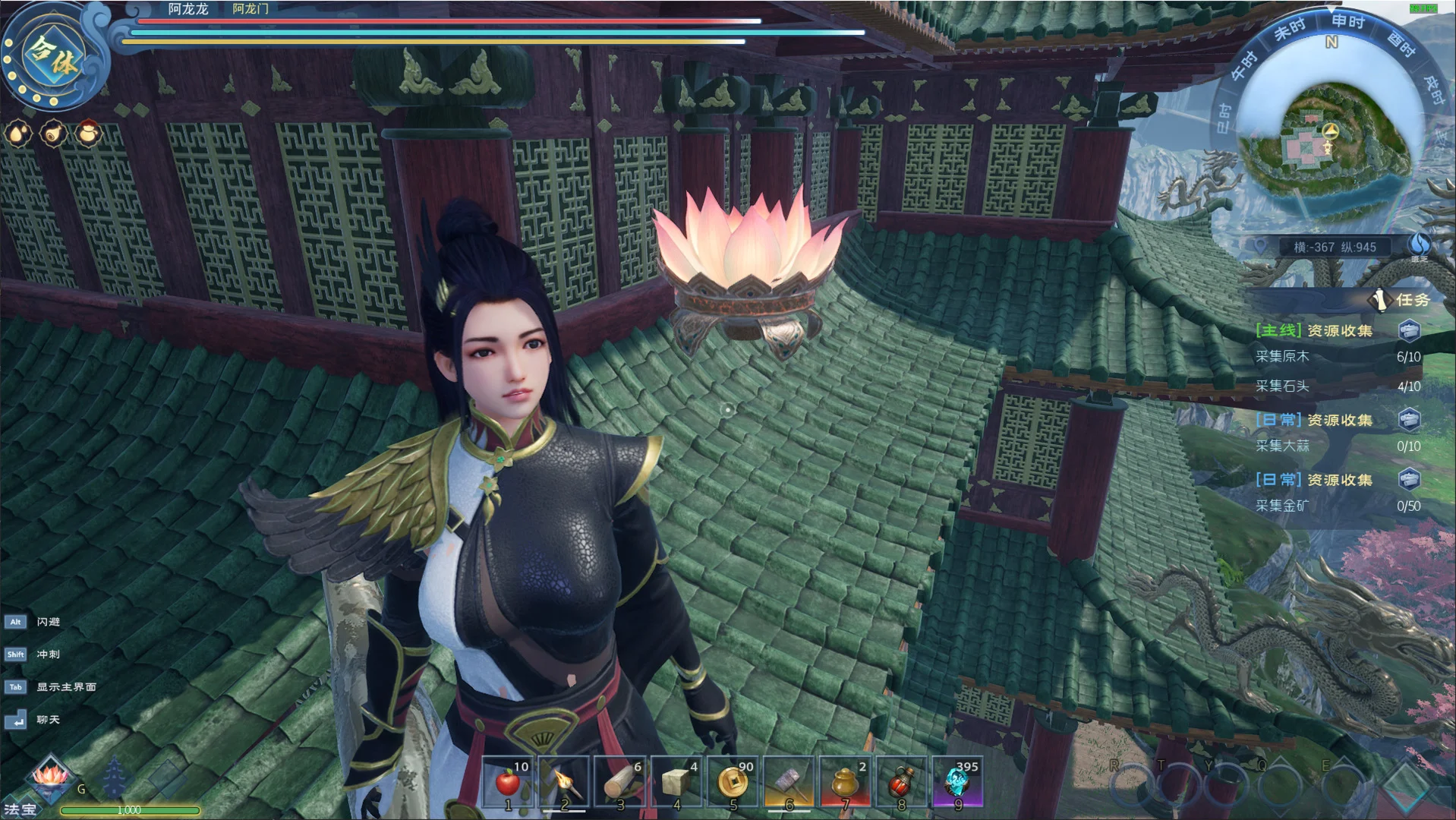Track the 采集金矿 daily quest scroll icon
The width and height of the screenshot is (1456, 820).
point(1409,479)
